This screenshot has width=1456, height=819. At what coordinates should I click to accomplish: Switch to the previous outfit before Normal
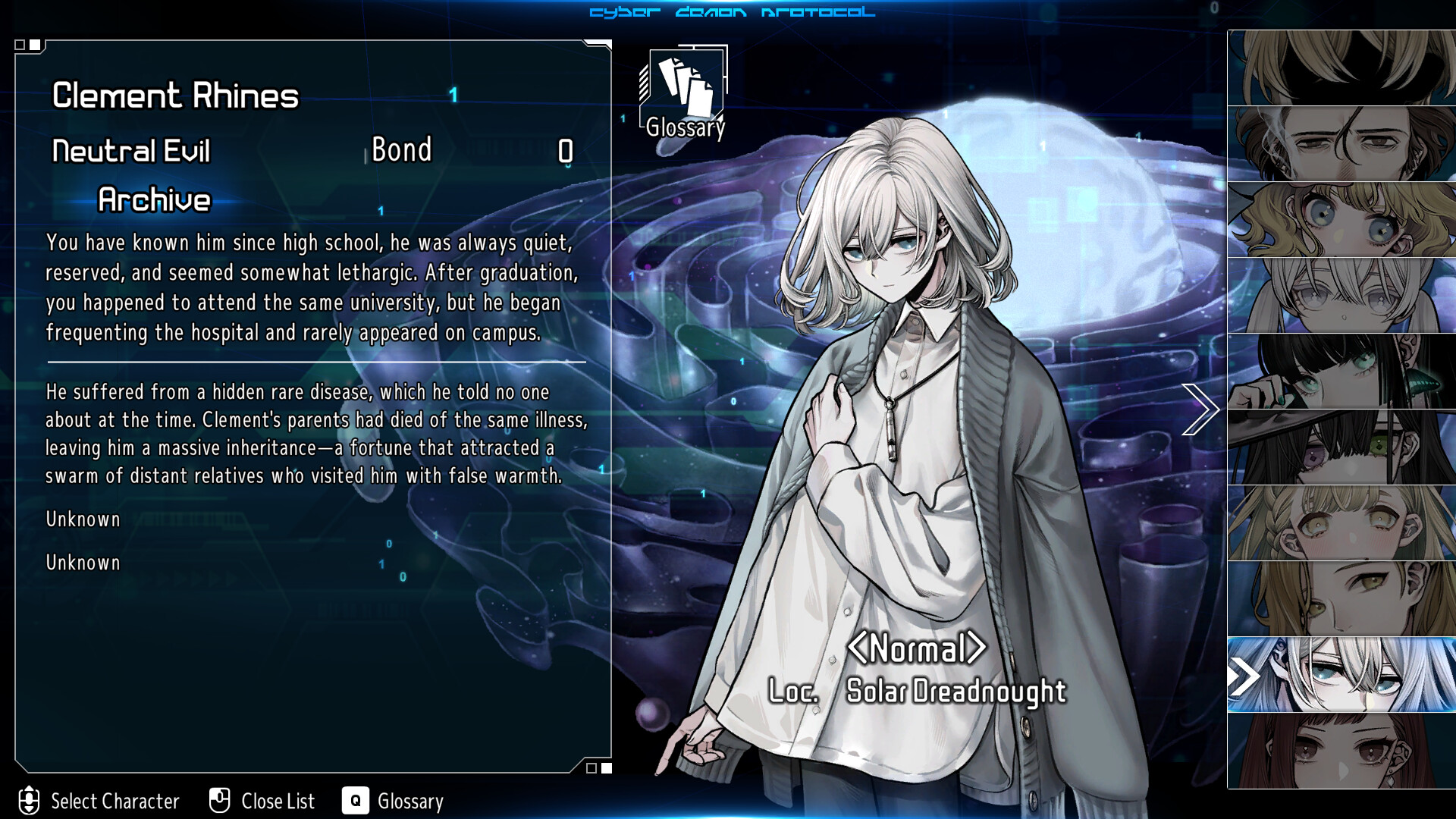coord(858,648)
